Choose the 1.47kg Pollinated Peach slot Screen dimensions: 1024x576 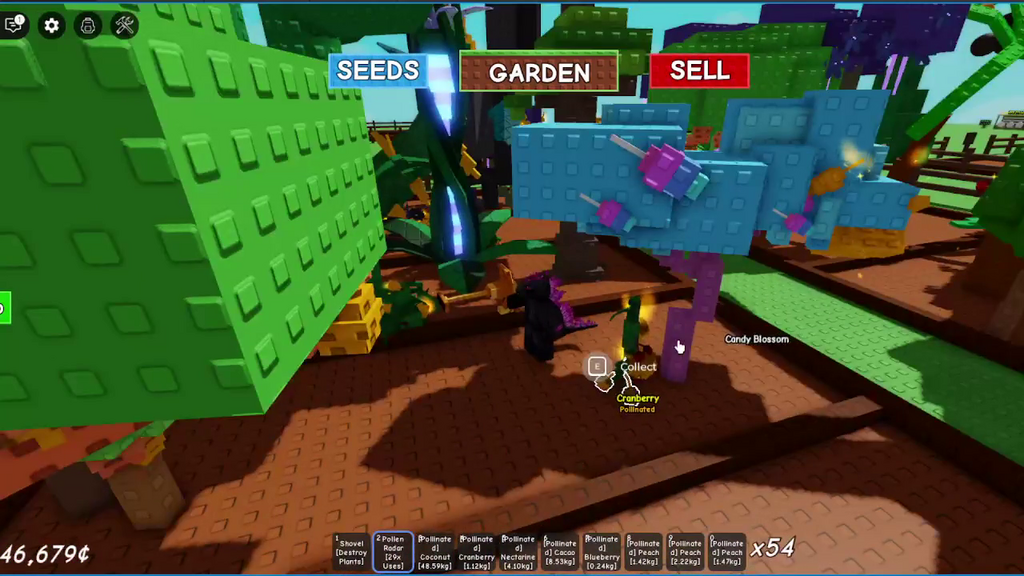click(x=727, y=551)
